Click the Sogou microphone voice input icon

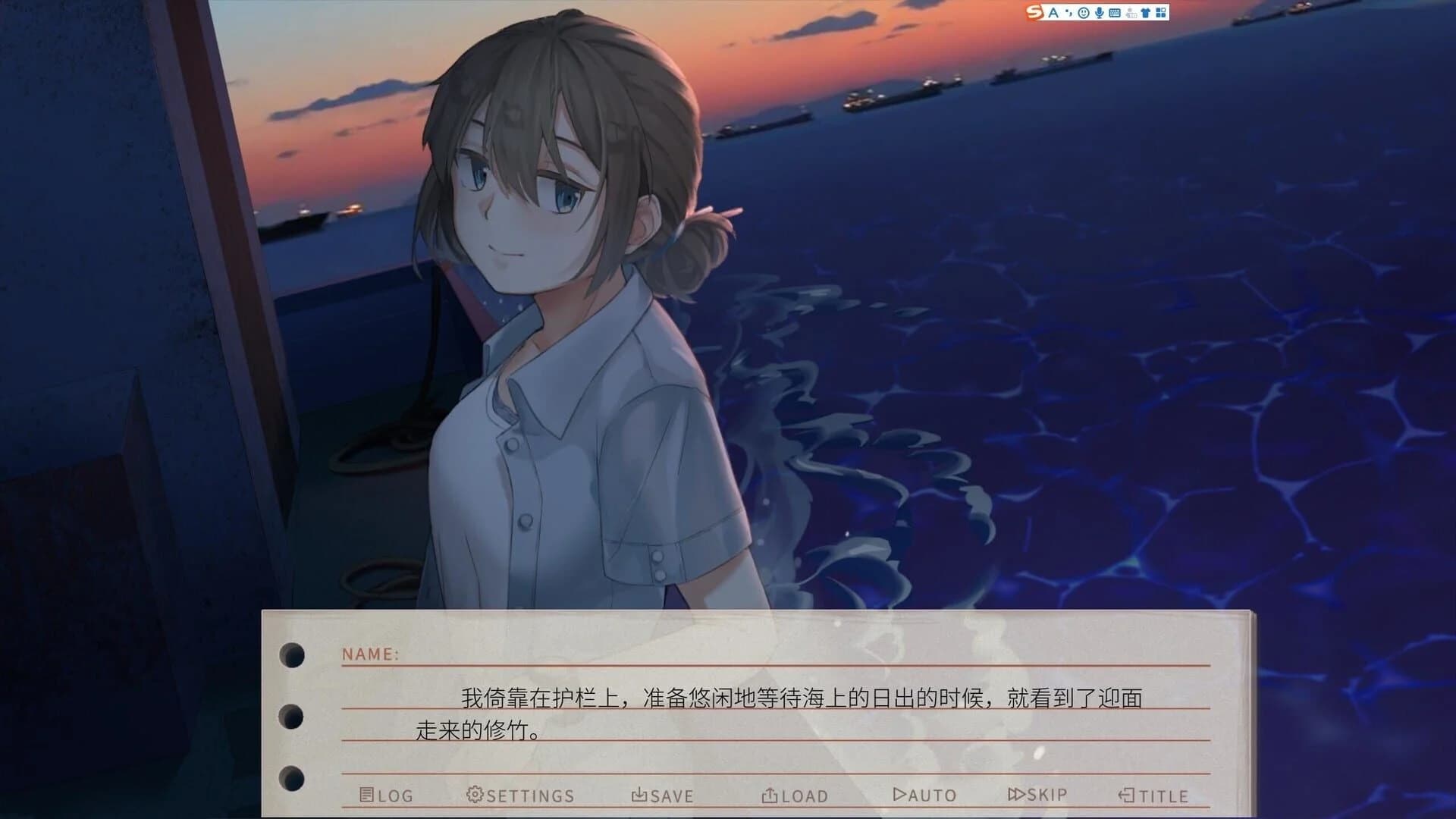click(x=1099, y=13)
